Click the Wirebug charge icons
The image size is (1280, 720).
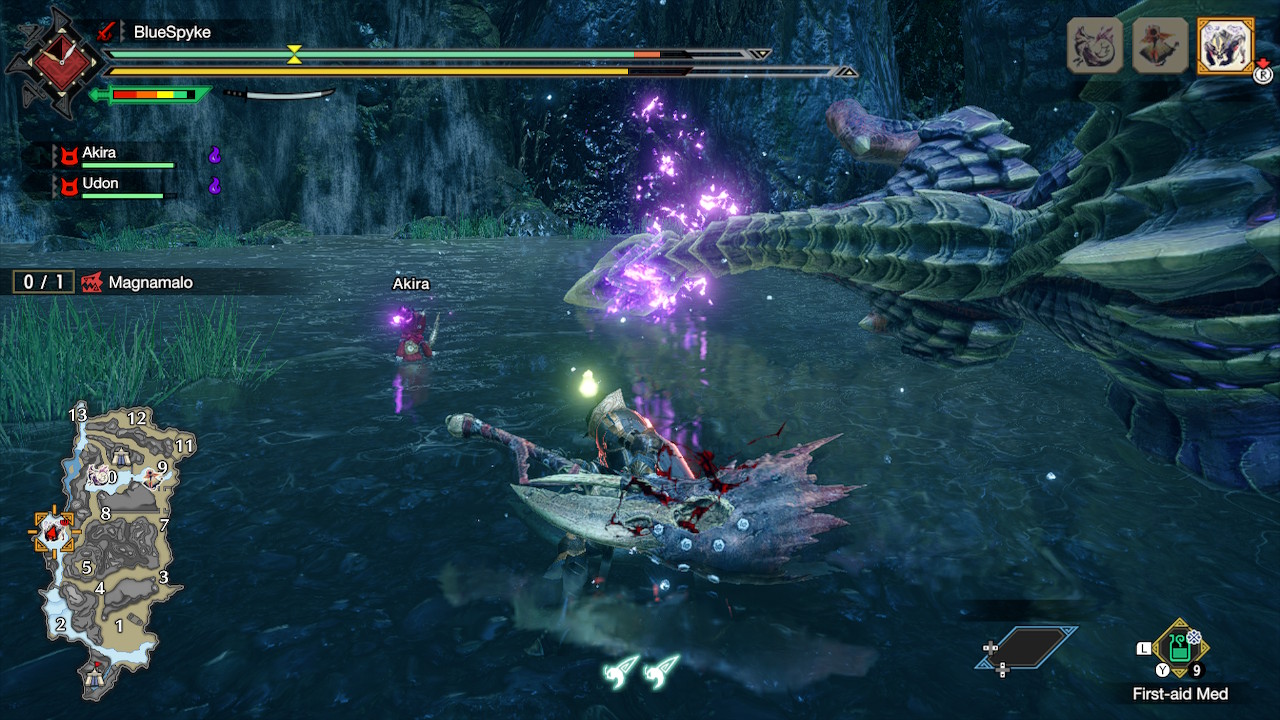(642, 670)
